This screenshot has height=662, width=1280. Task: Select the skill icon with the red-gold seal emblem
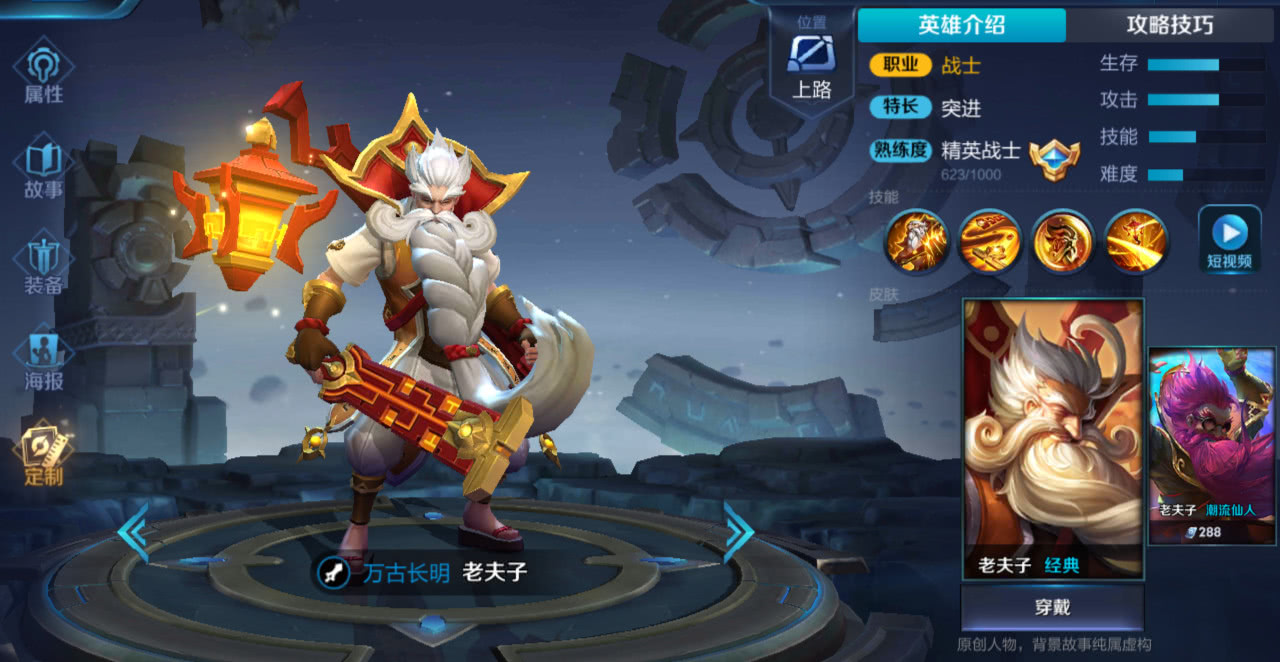click(x=1062, y=241)
